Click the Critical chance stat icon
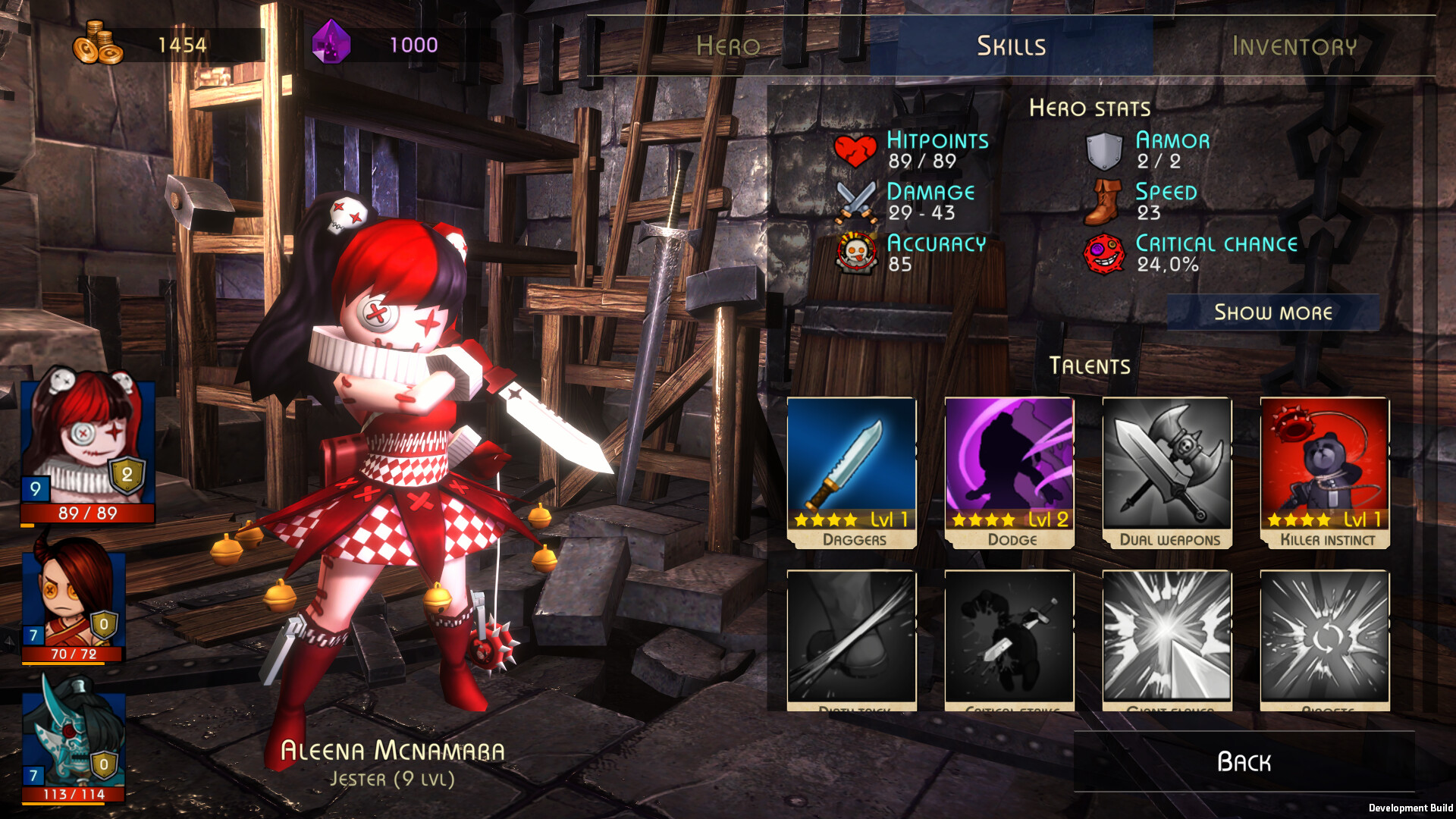The width and height of the screenshot is (1456, 819). [1106, 252]
